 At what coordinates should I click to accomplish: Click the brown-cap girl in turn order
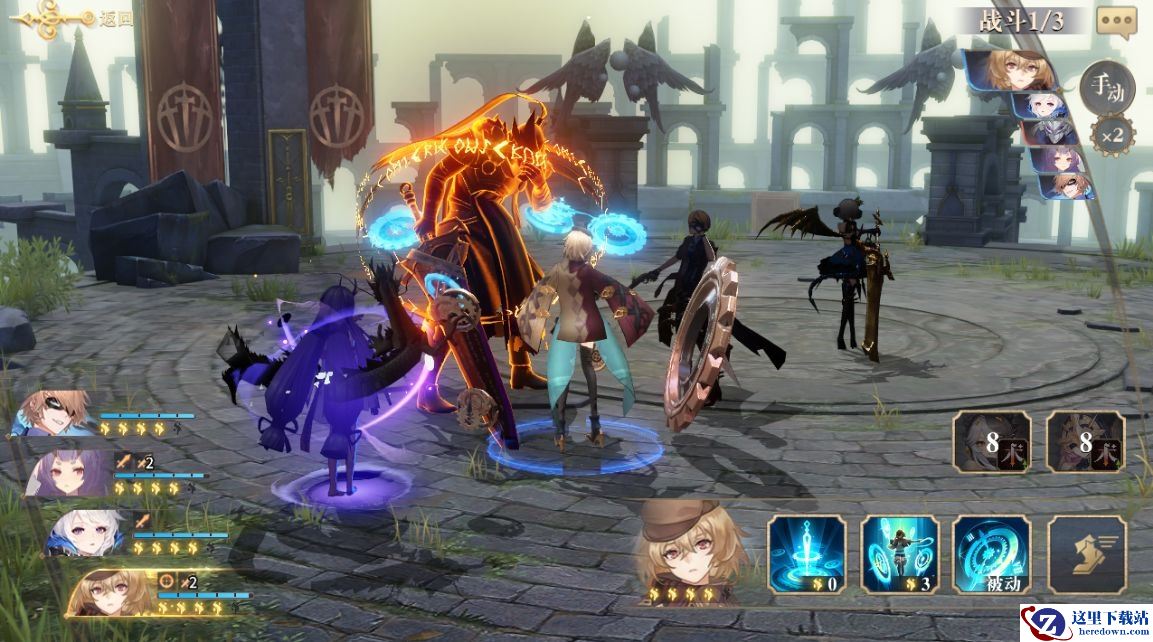click(x=1012, y=70)
